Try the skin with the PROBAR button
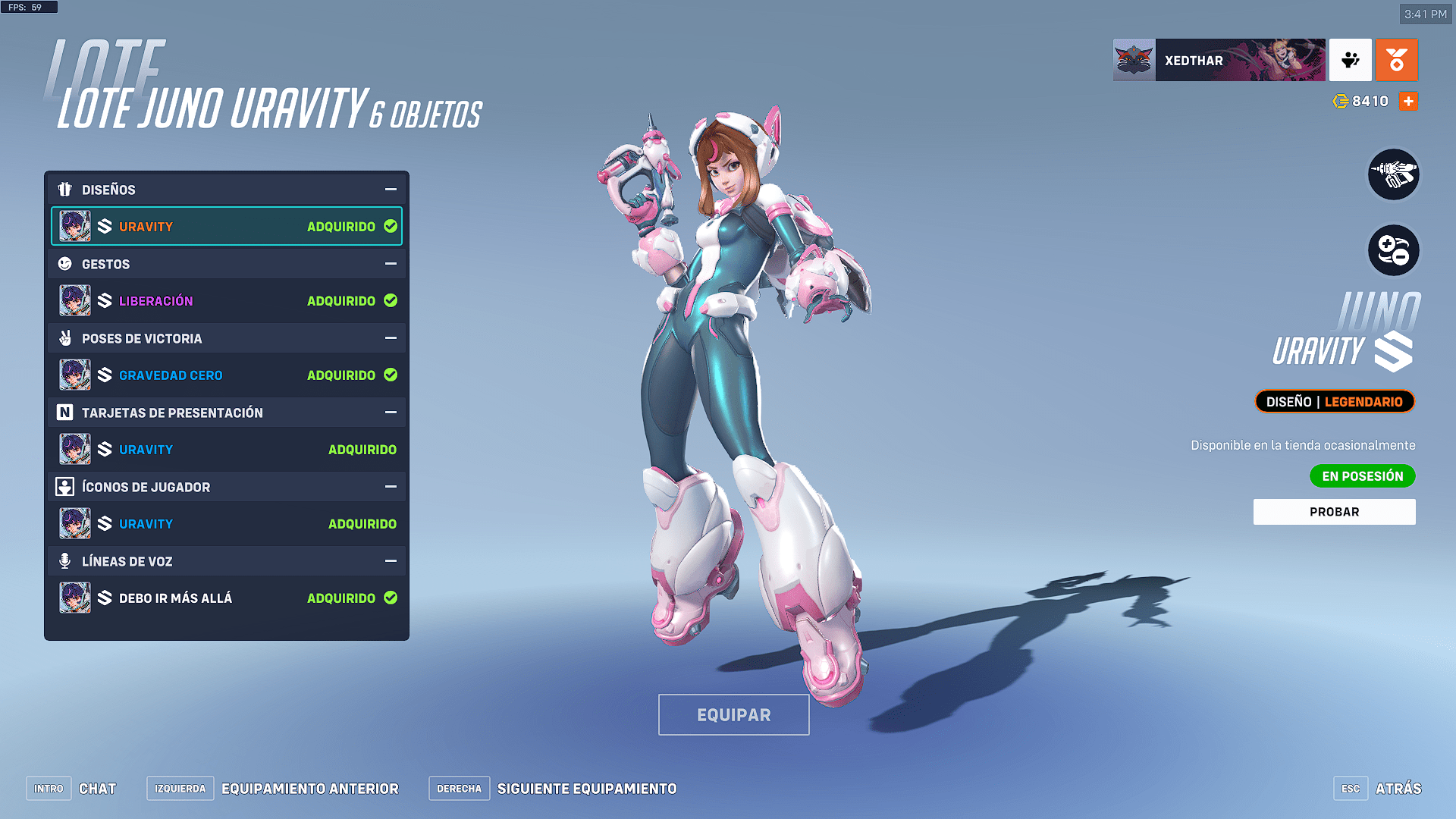1456x819 pixels. (x=1334, y=512)
